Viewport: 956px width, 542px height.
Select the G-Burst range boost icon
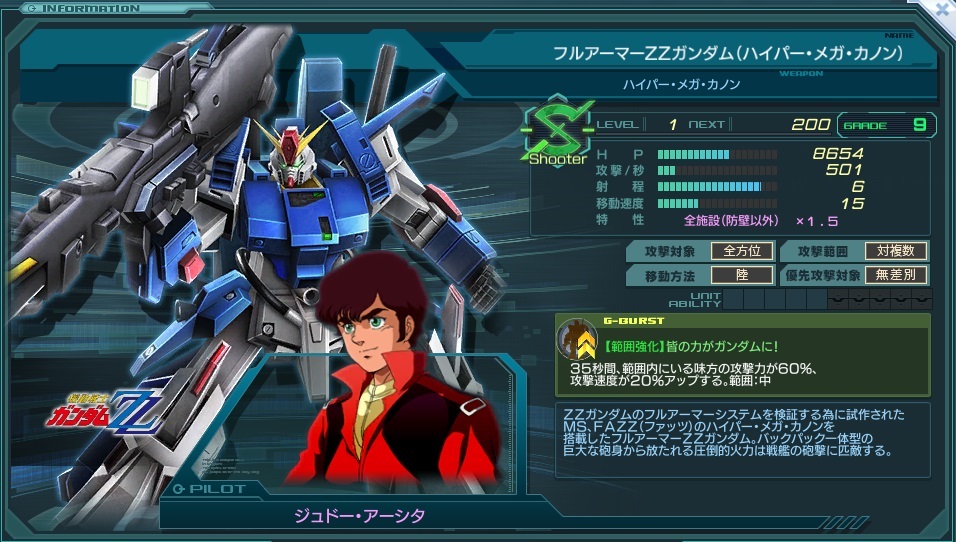(577, 339)
